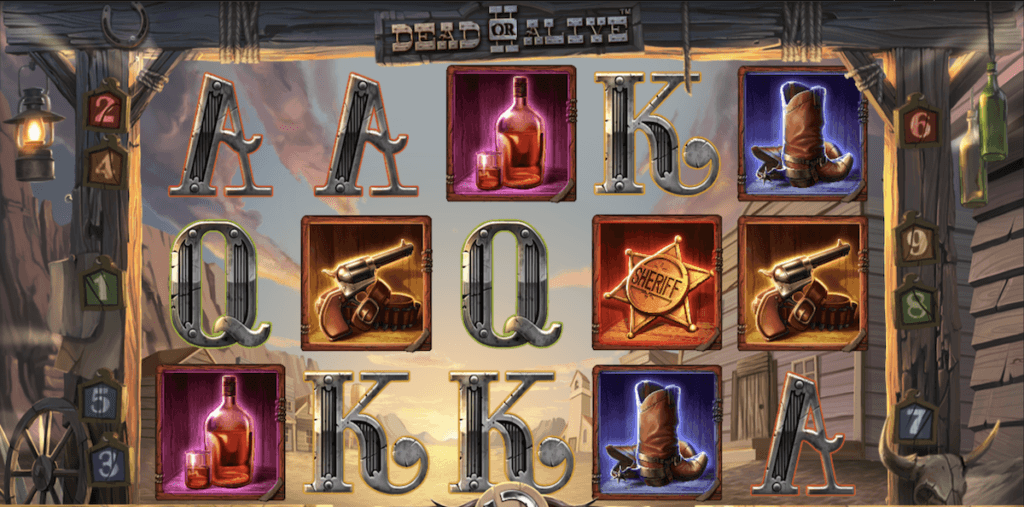This screenshot has height=507, width=1024.
Task: Highlight payline 4 marker
Action: pos(105,164)
